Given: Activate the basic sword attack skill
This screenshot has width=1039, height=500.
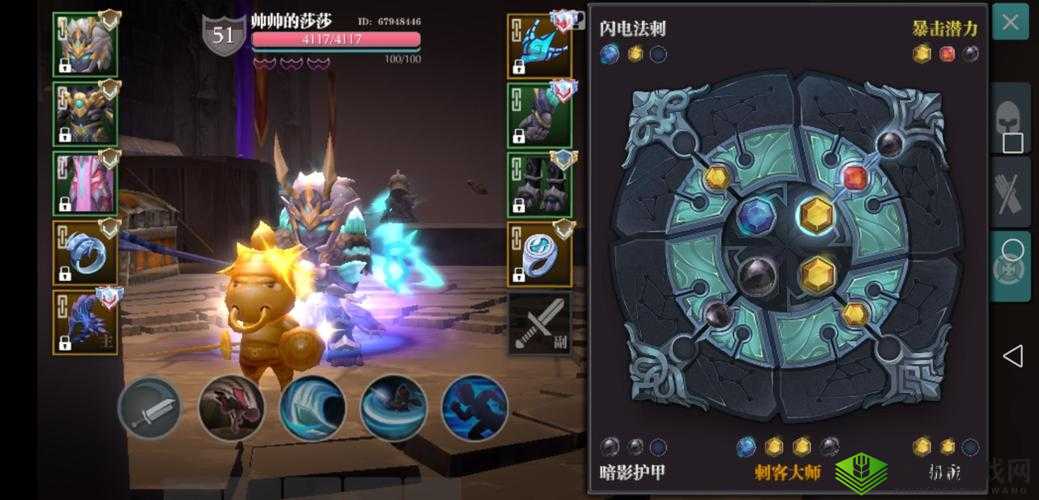Looking at the screenshot, I should (x=150, y=408).
